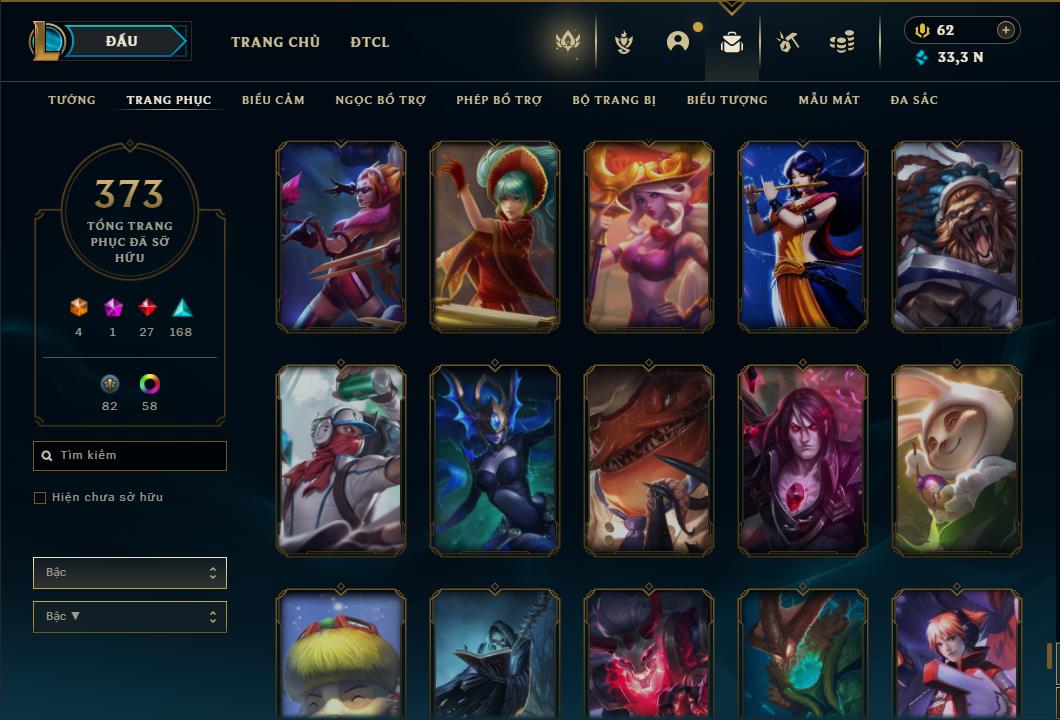Image resolution: width=1060 pixels, height=720 pixels.
Task: Open the profile icon in top bar
Action: pyautogui.click(x=678, y=42)
